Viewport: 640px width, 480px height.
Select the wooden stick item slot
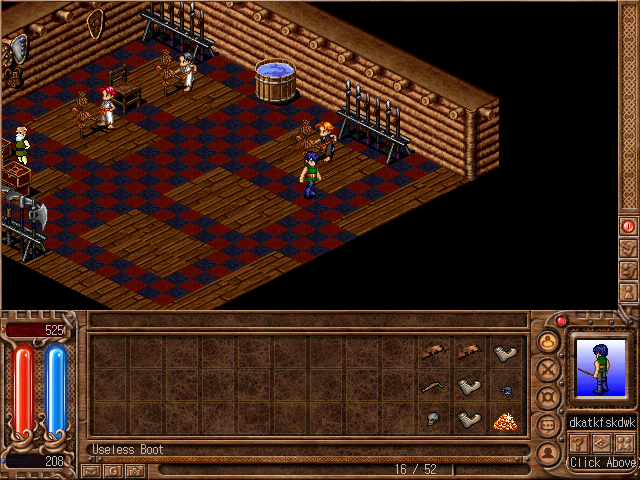click(x=433, y=387)
